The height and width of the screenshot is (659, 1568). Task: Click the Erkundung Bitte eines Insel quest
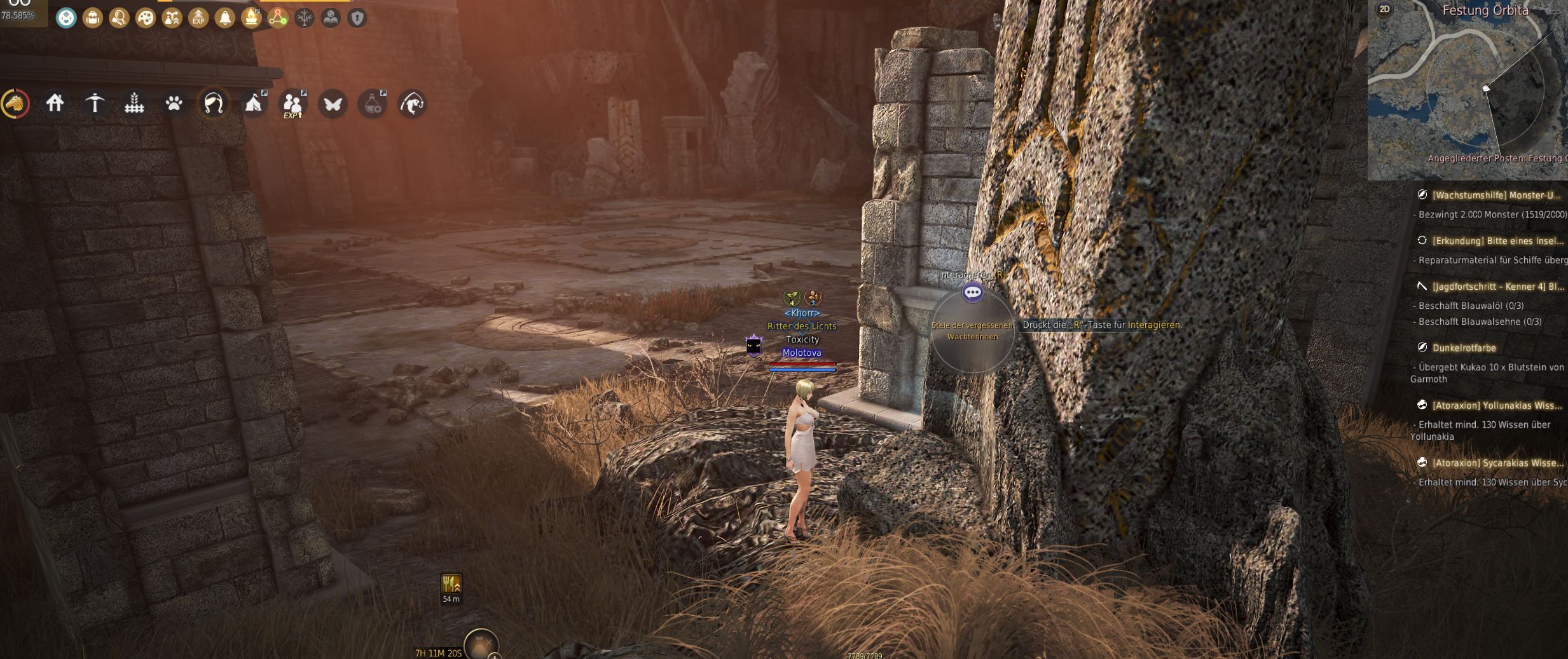coord(1497,241)
